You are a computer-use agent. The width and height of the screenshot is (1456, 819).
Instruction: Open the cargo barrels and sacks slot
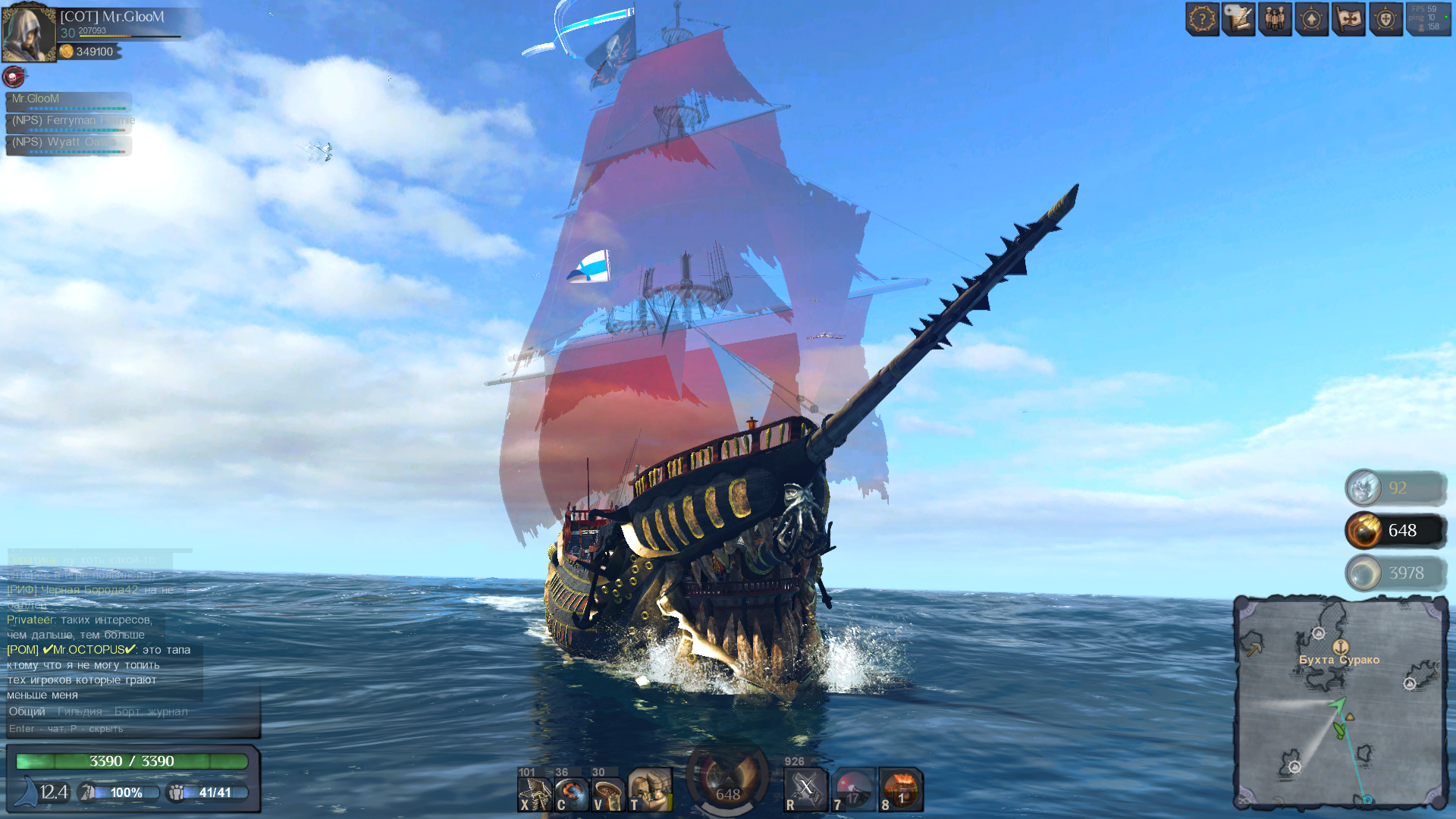click(650, 790)
